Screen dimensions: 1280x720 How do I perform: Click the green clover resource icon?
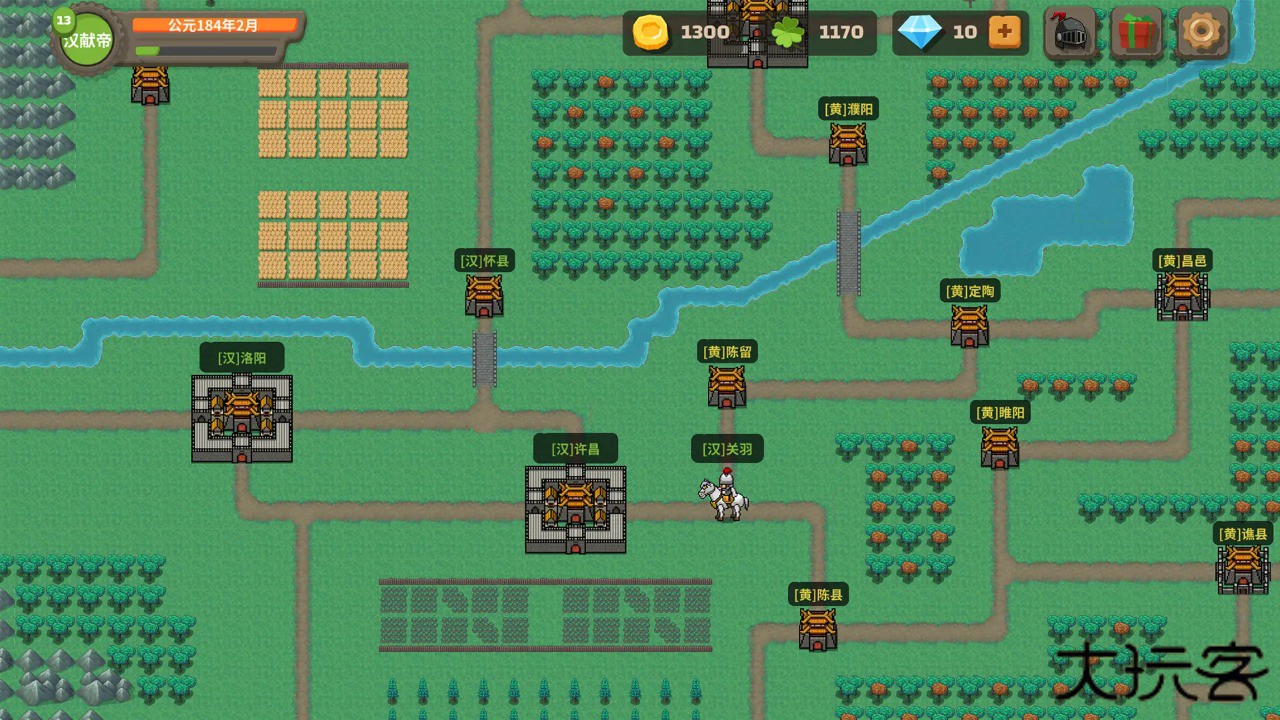pos(789,32)
